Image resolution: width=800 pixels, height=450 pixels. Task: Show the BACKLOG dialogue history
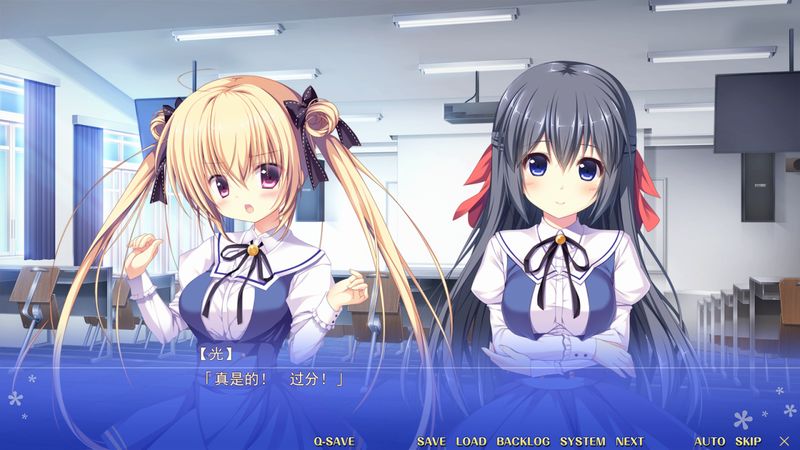coord(523,441)
